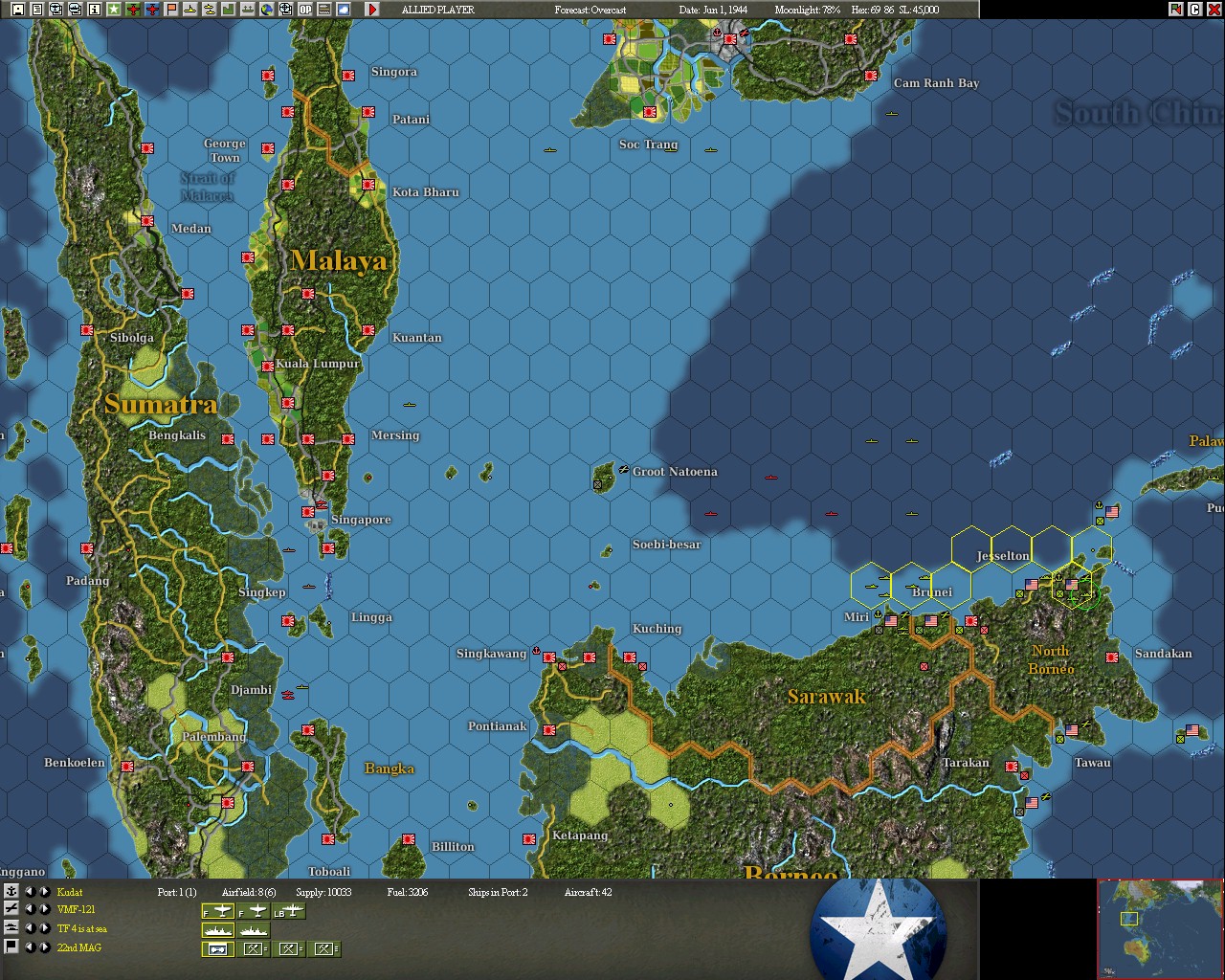Select the first warship of TF 4
This screenshot has width=1225, height=980.
(x=218, y=929)
